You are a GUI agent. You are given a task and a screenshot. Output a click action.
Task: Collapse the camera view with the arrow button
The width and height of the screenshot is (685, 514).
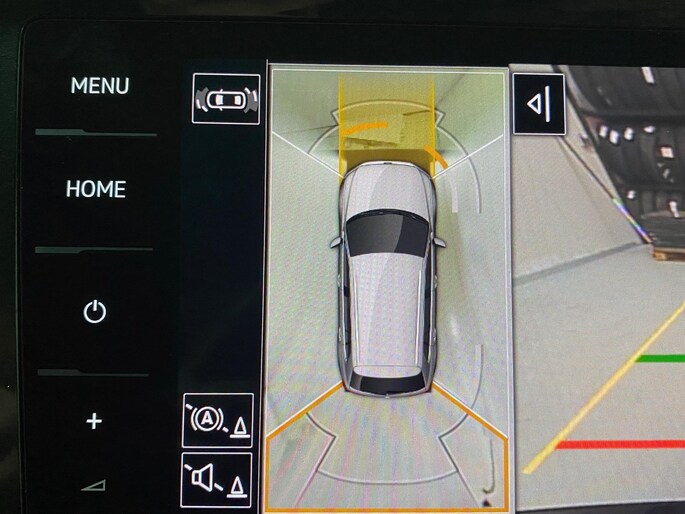[x=539, y=102]
